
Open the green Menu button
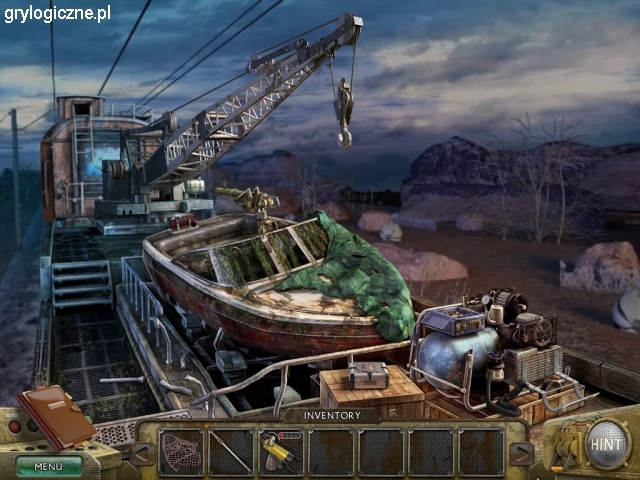tap(48, 465)
